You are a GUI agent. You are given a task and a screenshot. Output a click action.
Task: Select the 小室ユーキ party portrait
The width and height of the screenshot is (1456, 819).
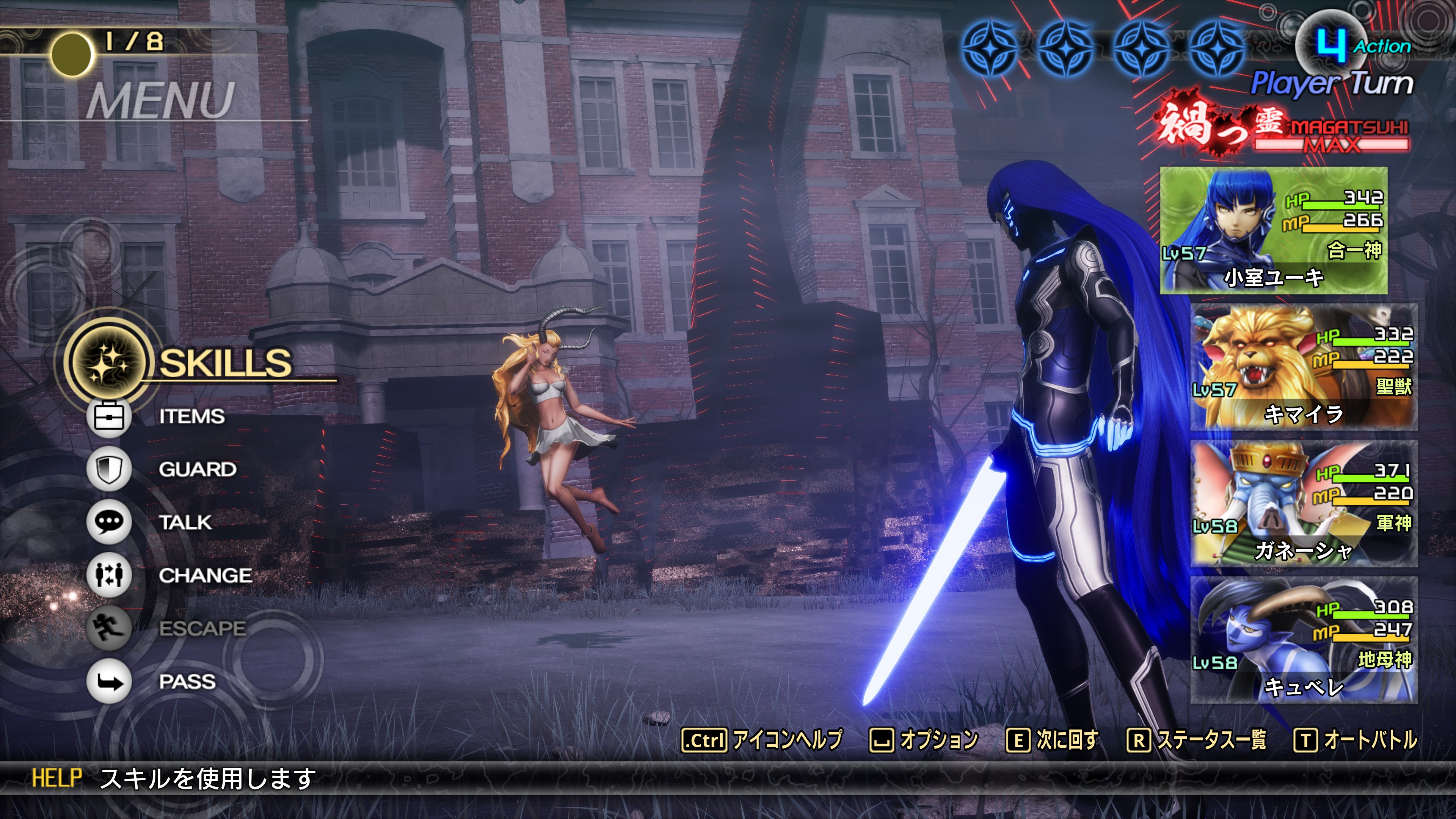pos(1274,231)
